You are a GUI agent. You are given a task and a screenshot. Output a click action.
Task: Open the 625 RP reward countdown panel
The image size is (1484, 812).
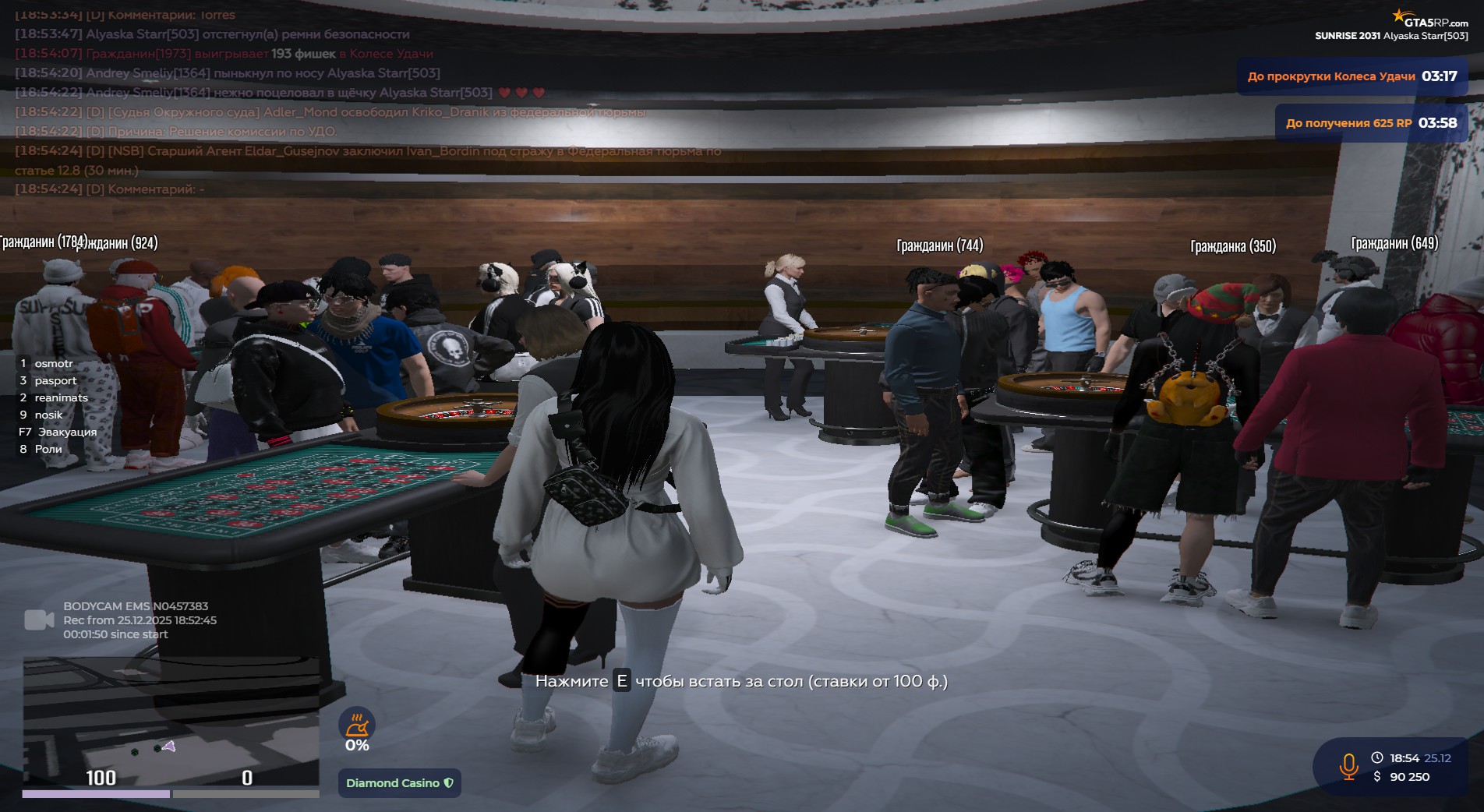1370,123
